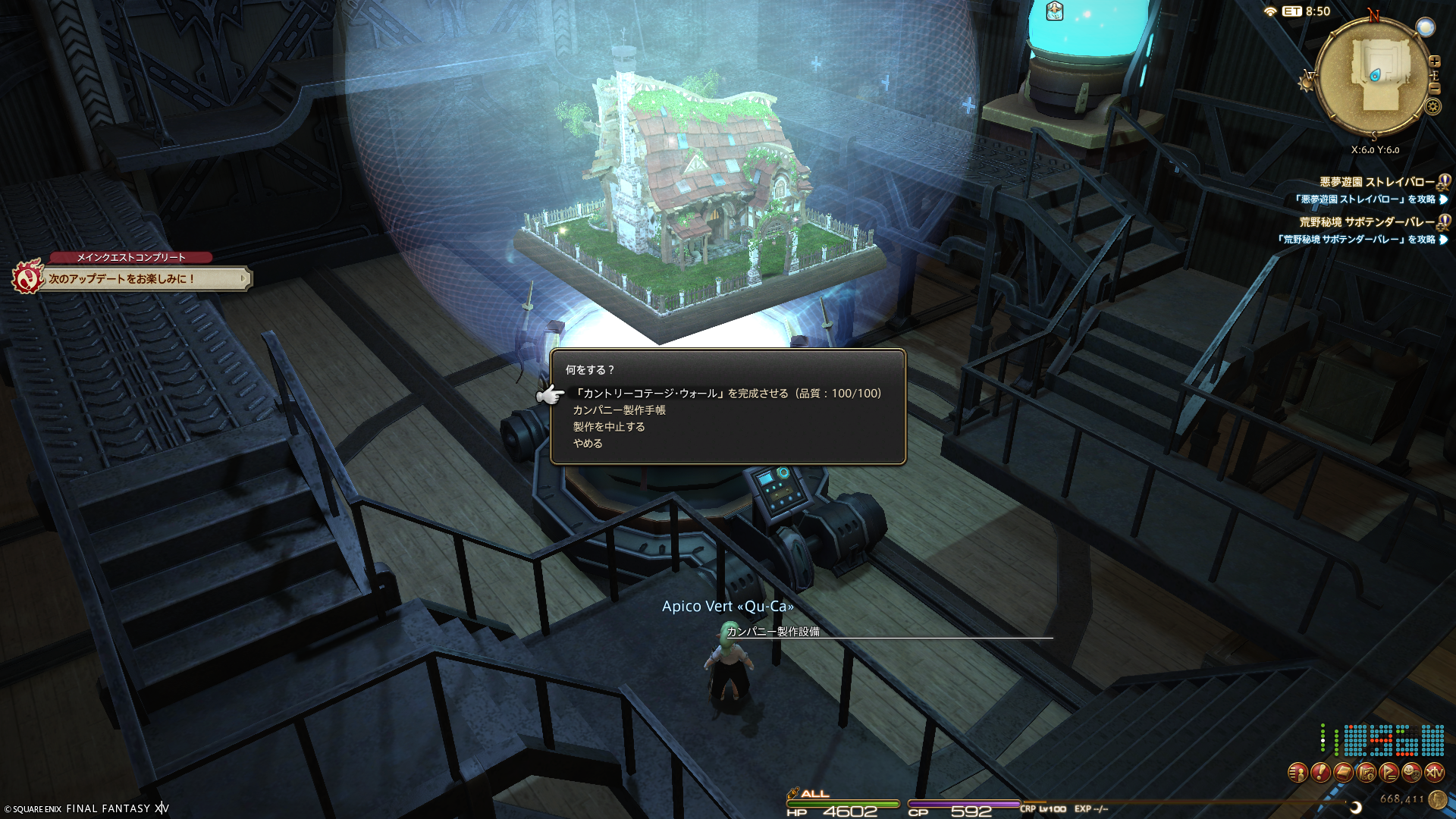Open the Duty exclamation mark menu
The width and height of the screenshot is (1456, 819).
pyautogui.click(x=1320, y=773)
